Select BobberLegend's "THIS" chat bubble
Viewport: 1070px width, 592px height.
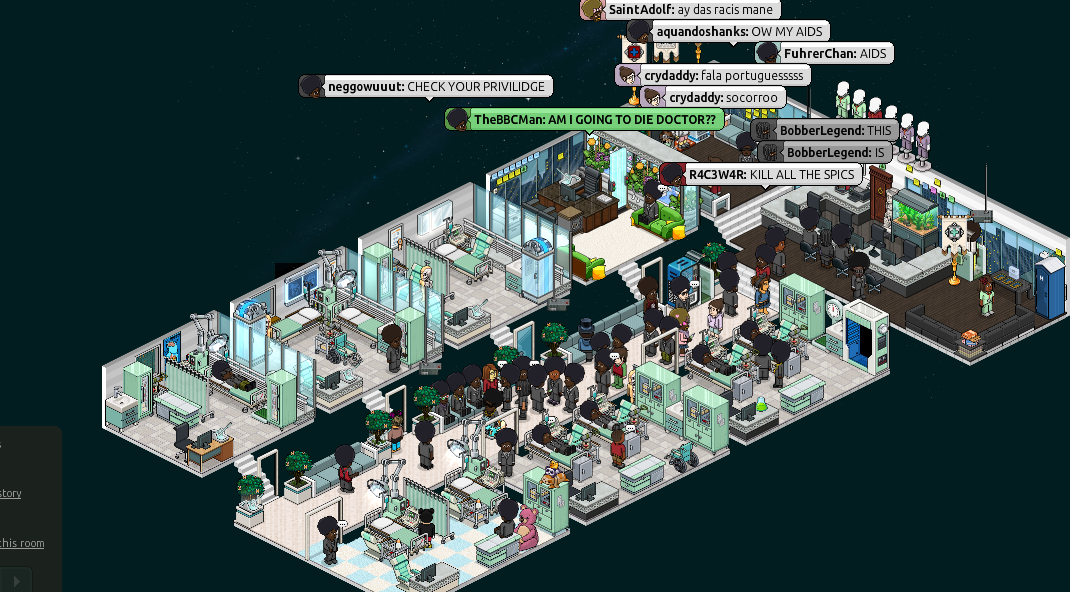tap(824, 131)
